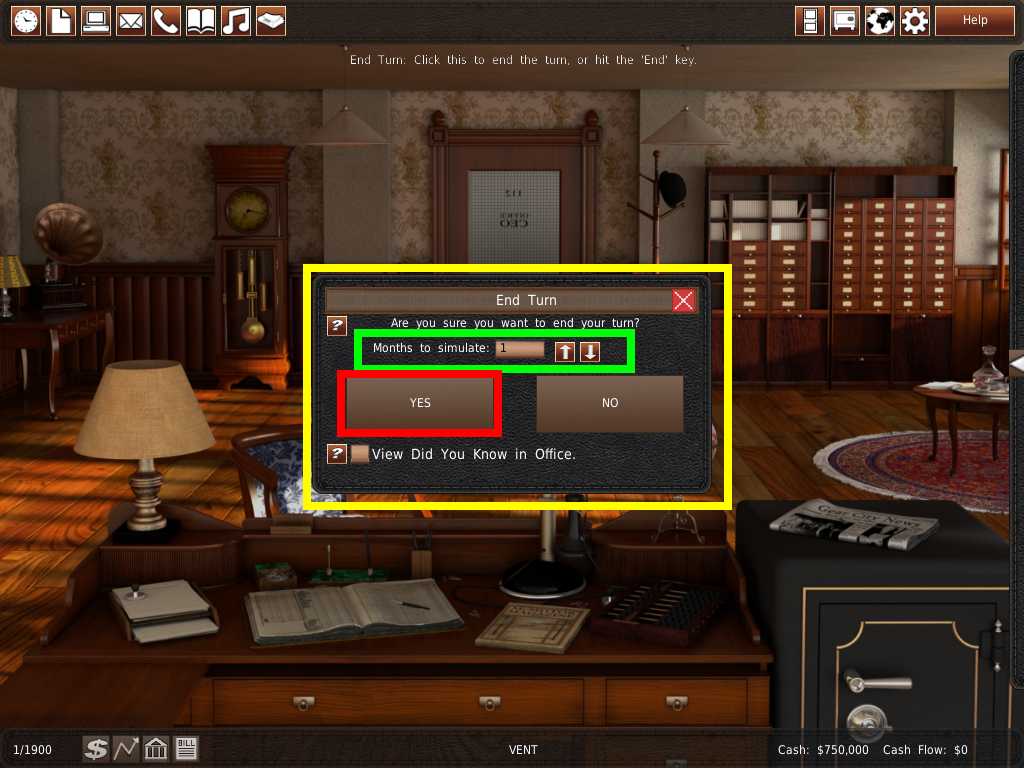The height and width of the screenshot is (768, 1024).
Task: Open the envelope mail icon
Action: click(x=131, y=20)
